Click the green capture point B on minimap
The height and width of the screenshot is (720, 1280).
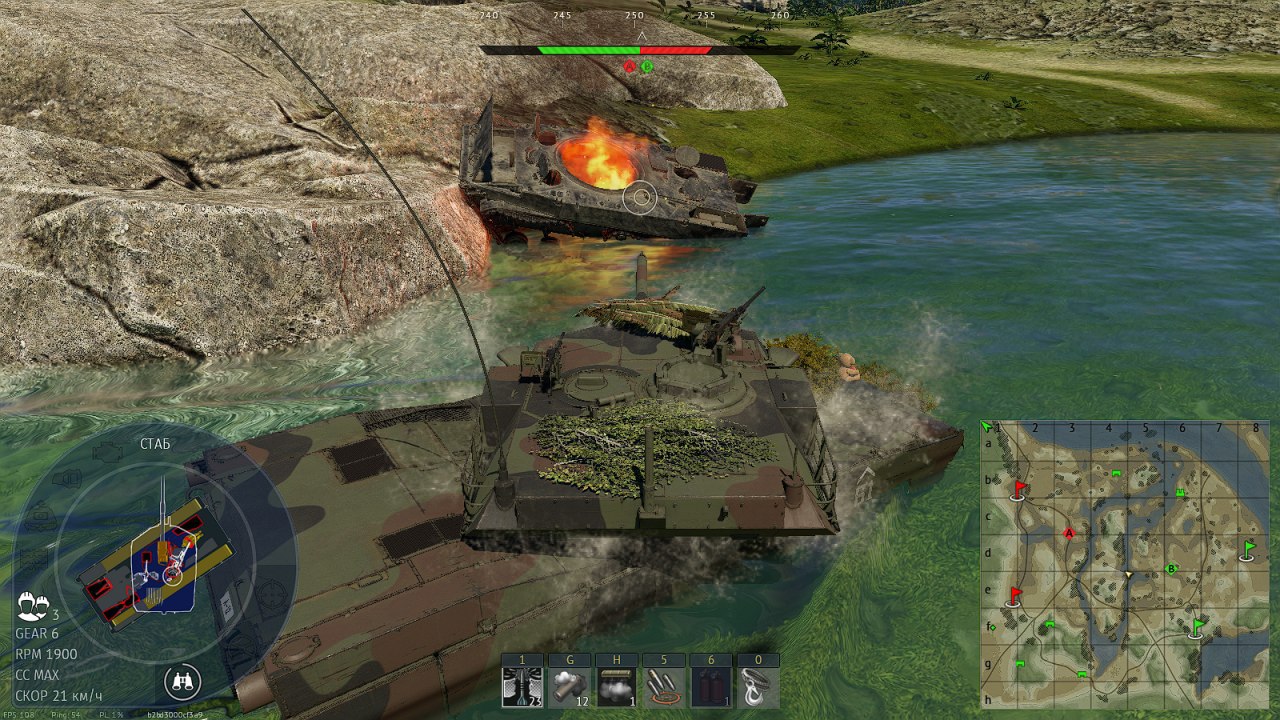pos(1172,569)
